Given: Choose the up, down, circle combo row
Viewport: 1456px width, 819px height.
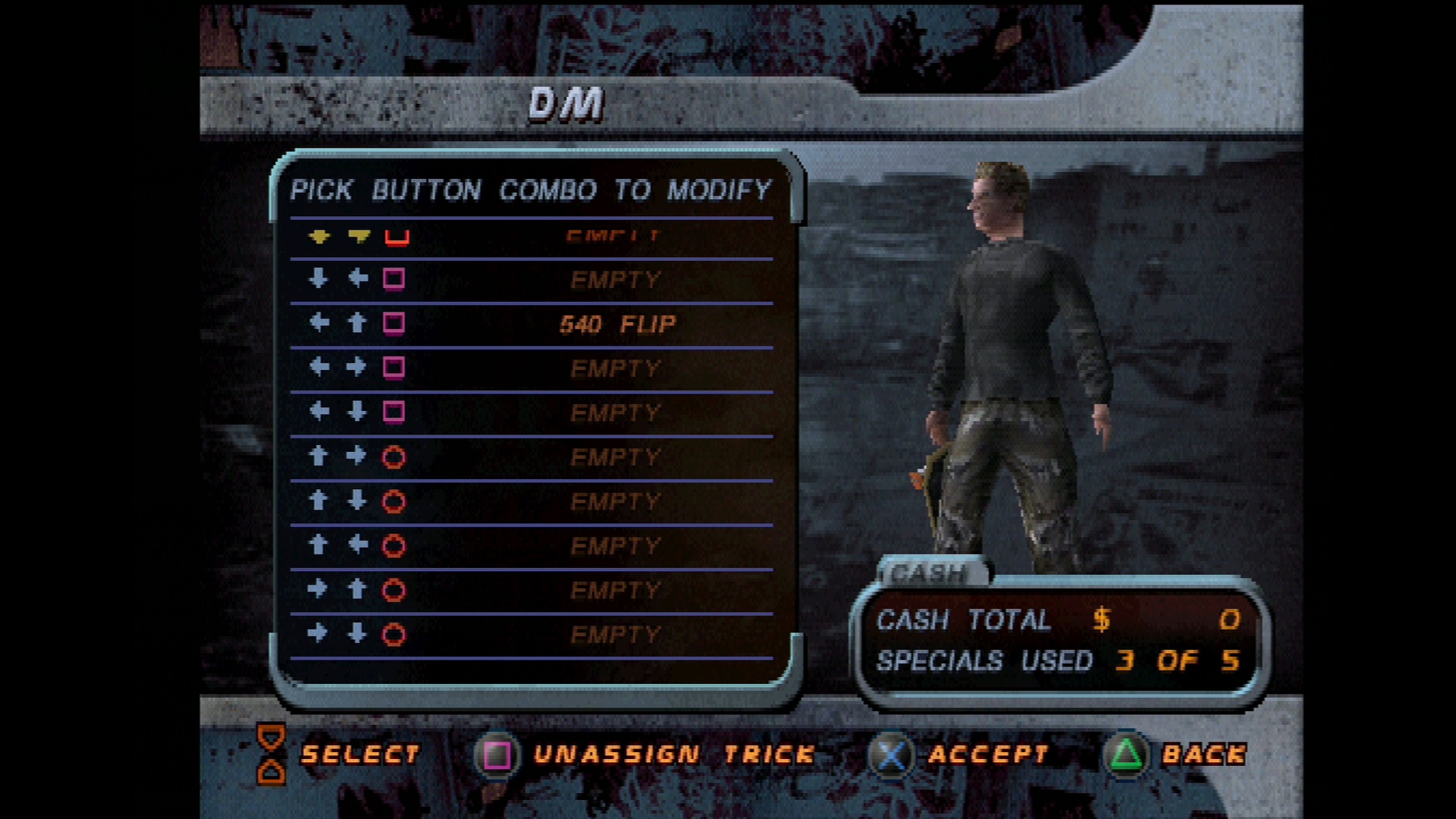Looking at the screenshot, I should [531, 501].
